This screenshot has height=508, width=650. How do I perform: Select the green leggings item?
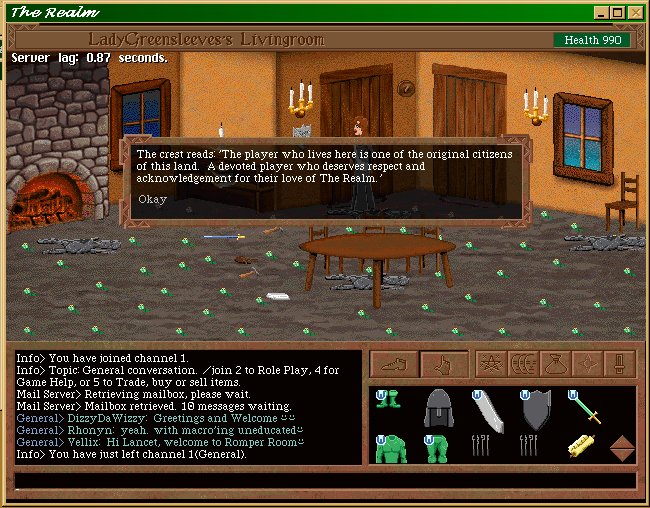click(438, 449)
